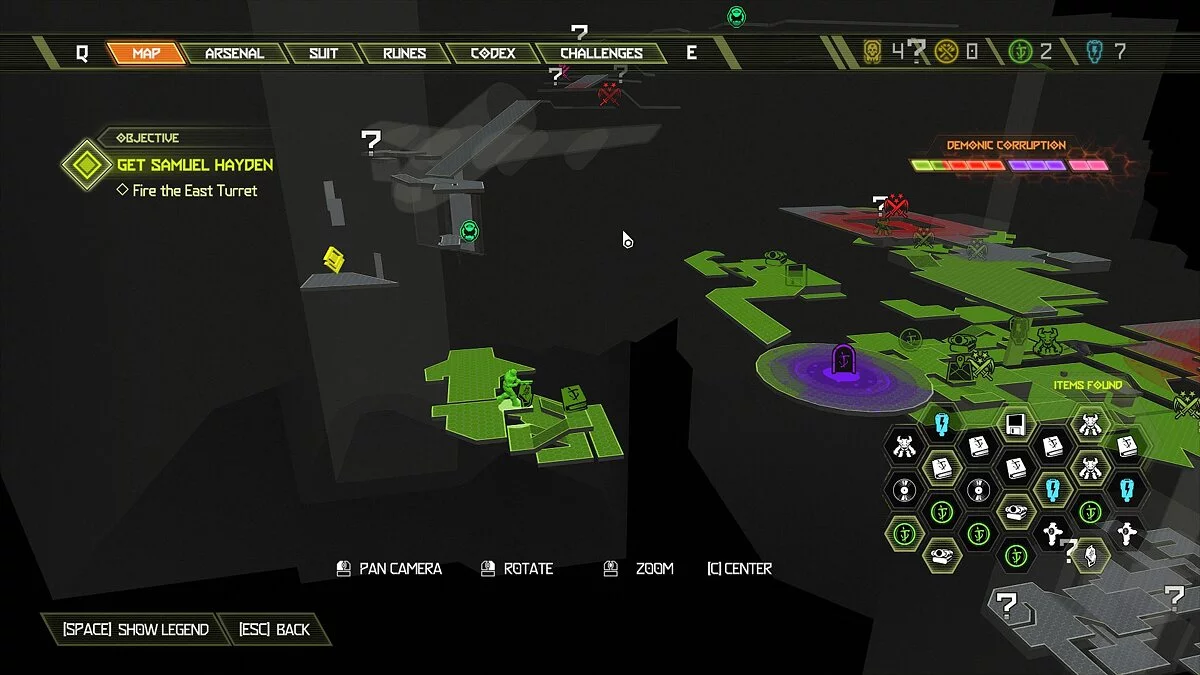Click the Get Samuel Hayden objective
This screenshot has width=1200, height=675.
[x=194, y=165]
